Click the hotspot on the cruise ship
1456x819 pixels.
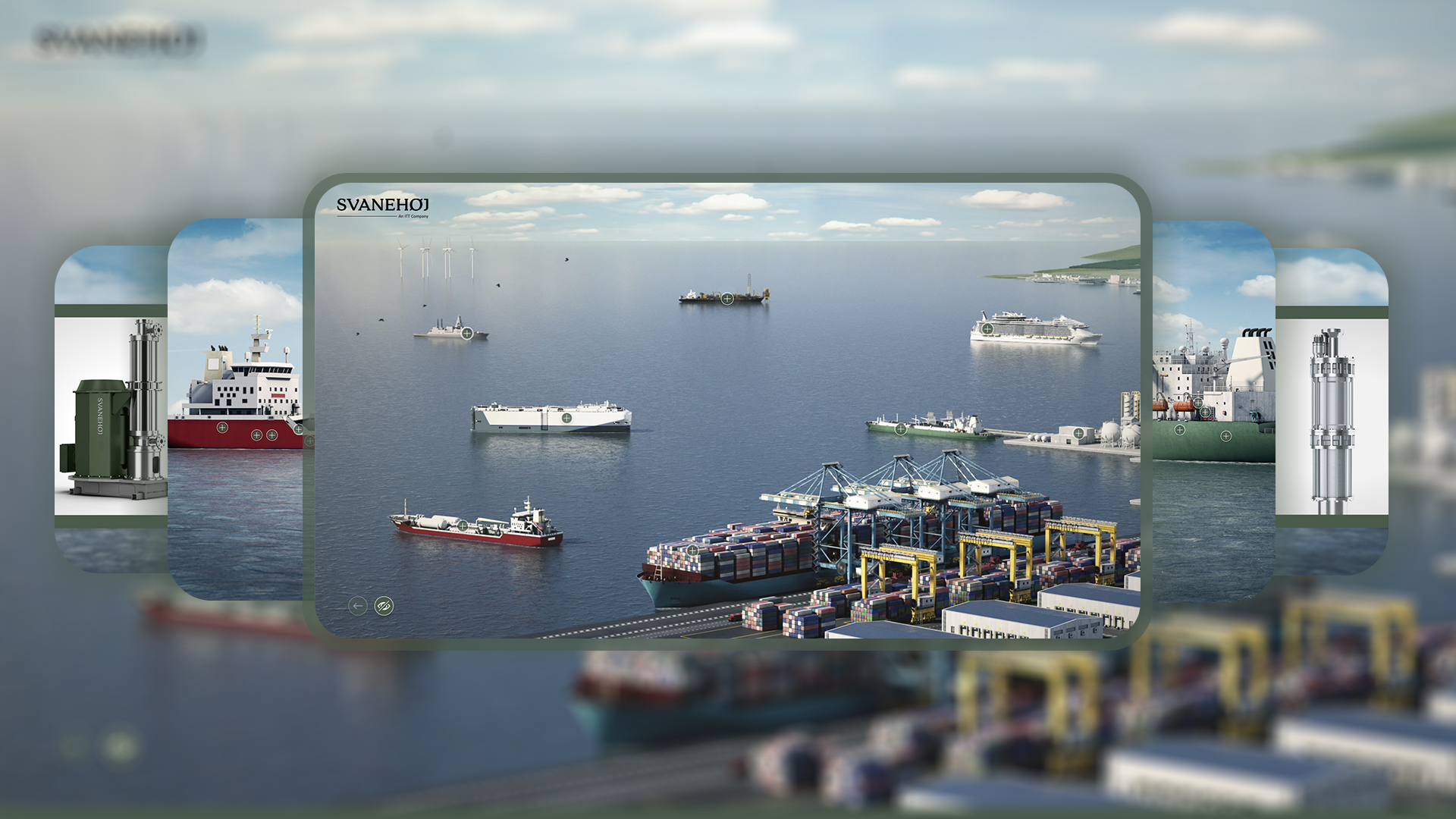(x=987, y=329)
